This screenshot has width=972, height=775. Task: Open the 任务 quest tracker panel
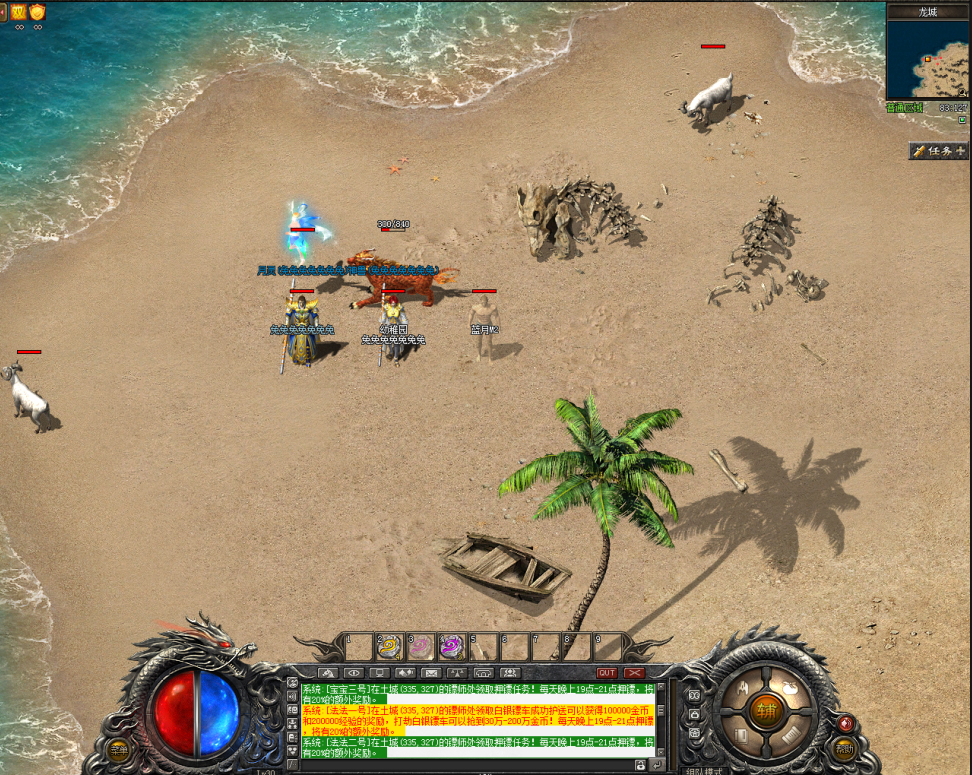tap(939, 151)
